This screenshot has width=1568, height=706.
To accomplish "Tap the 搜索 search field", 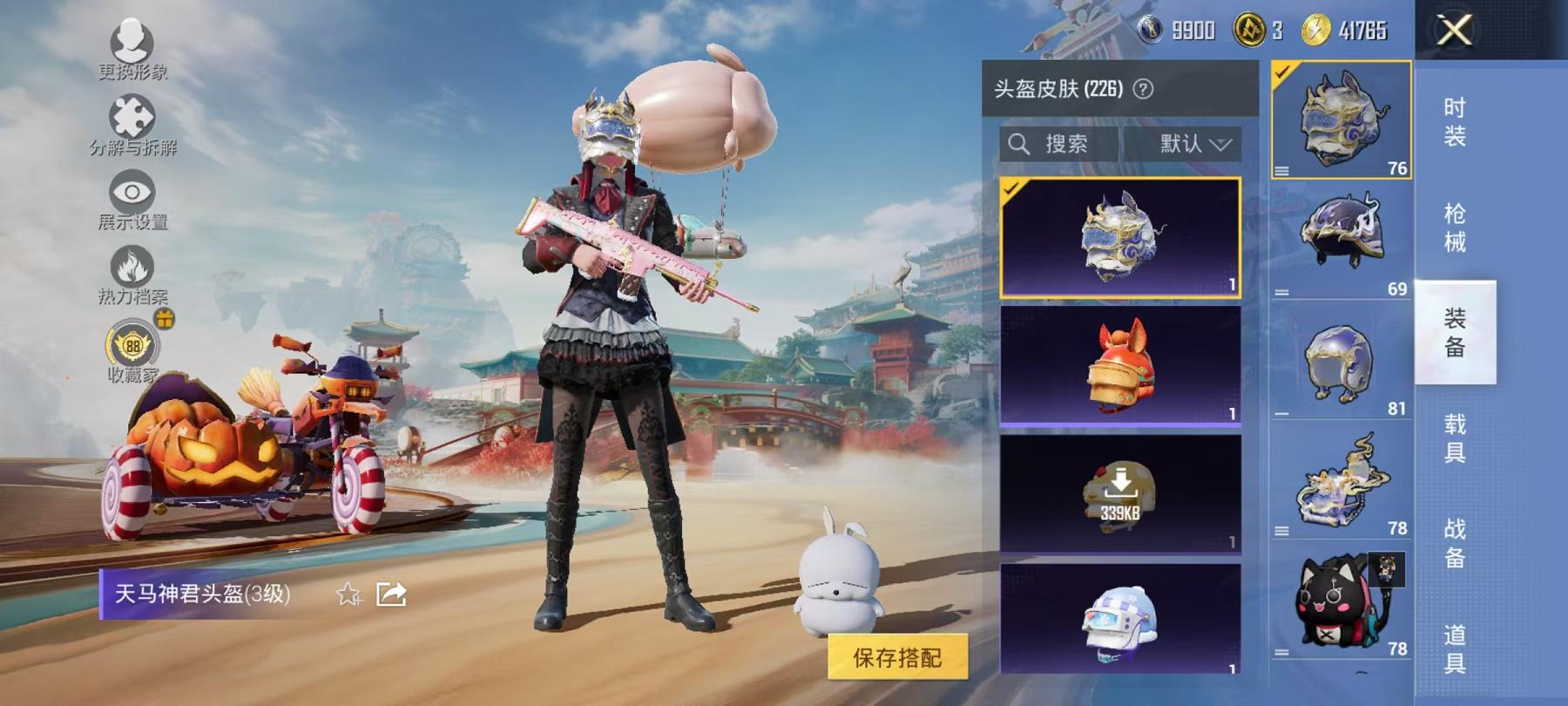I will tap(1067, 143).
